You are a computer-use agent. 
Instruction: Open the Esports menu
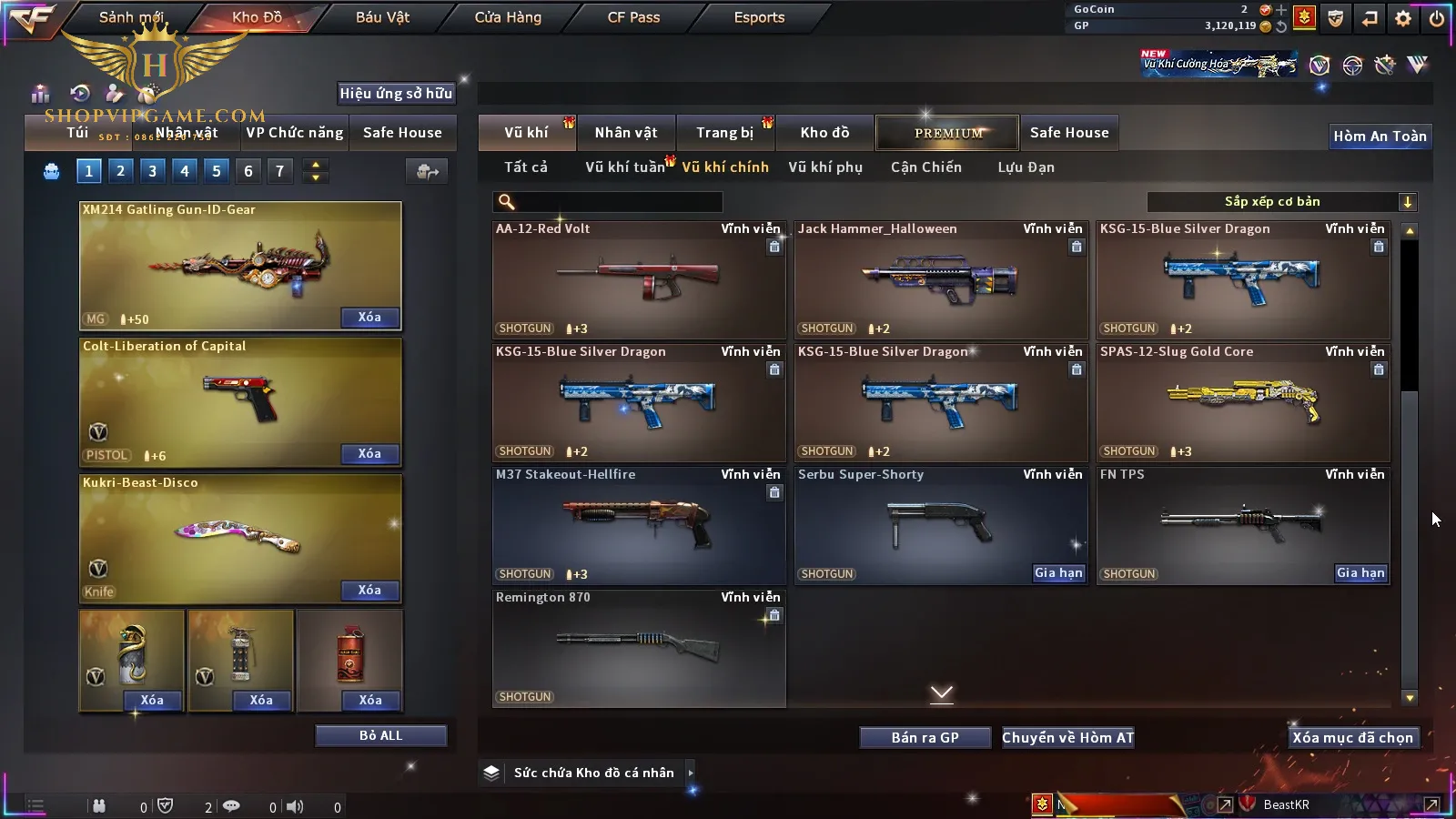[759, 17]
